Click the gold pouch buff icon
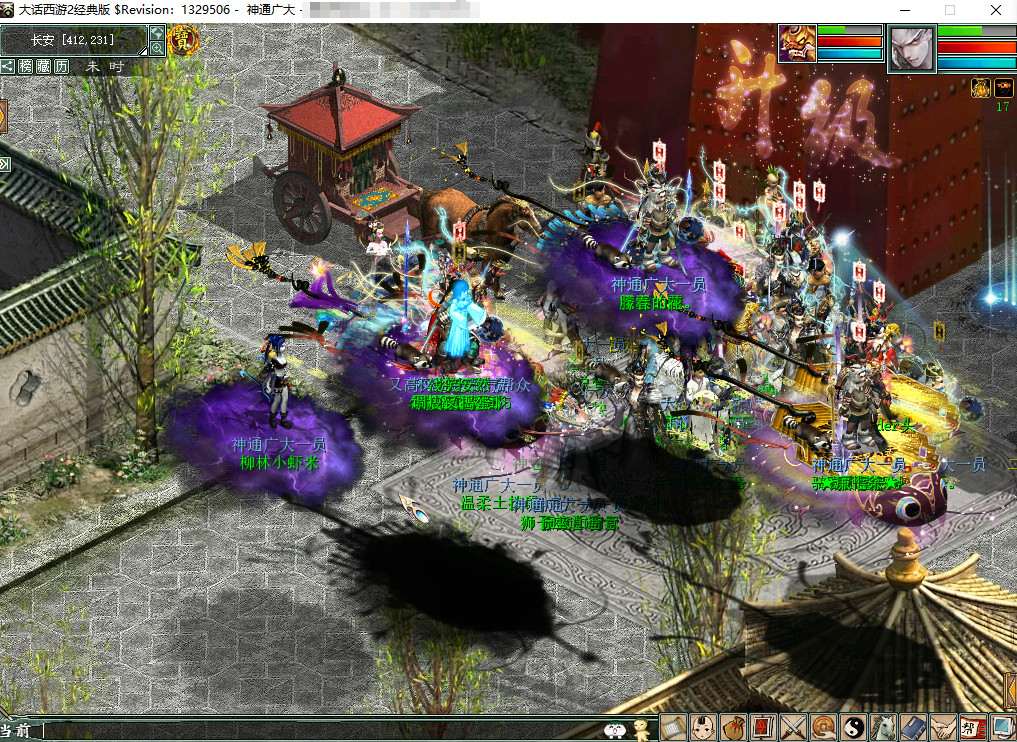Screen dimensions: 1017x742 981,88
